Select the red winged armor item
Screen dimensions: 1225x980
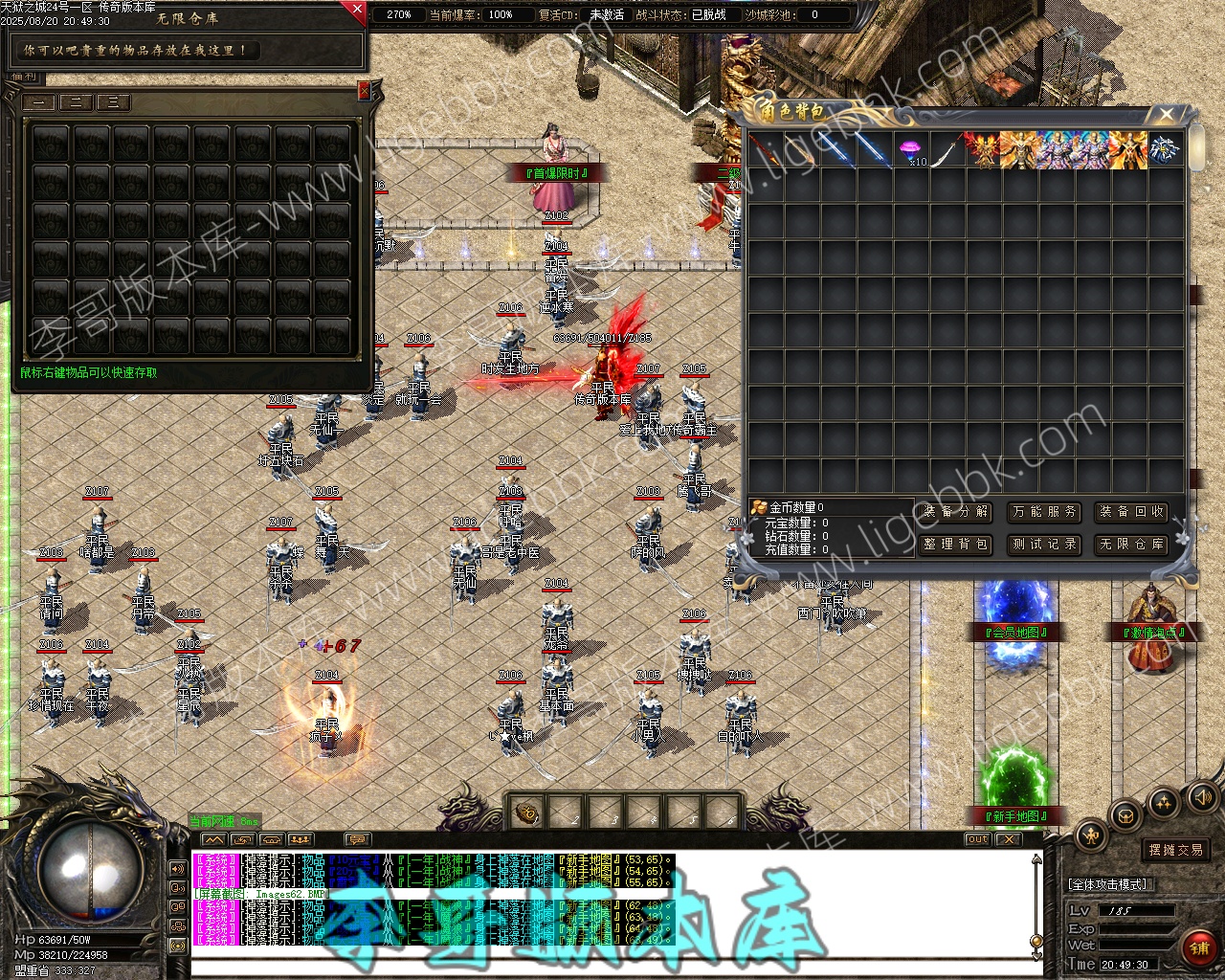point(983,150)
